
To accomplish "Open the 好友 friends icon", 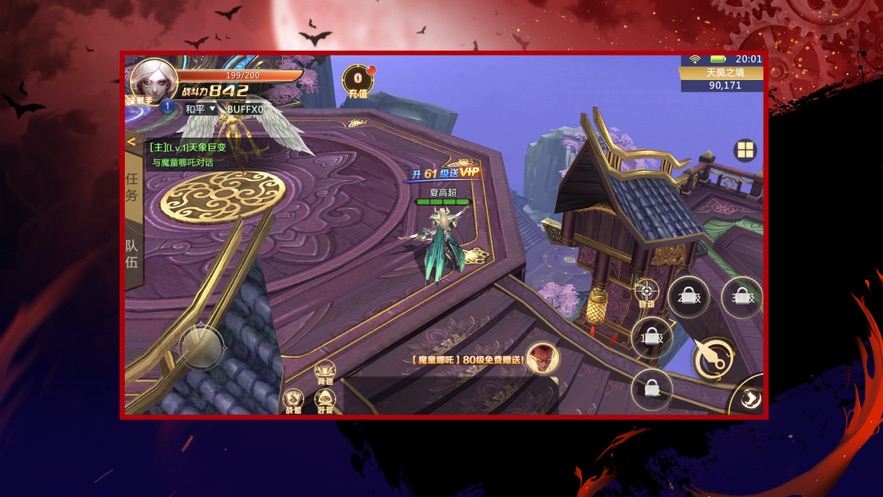I will [x=325, y=400].
